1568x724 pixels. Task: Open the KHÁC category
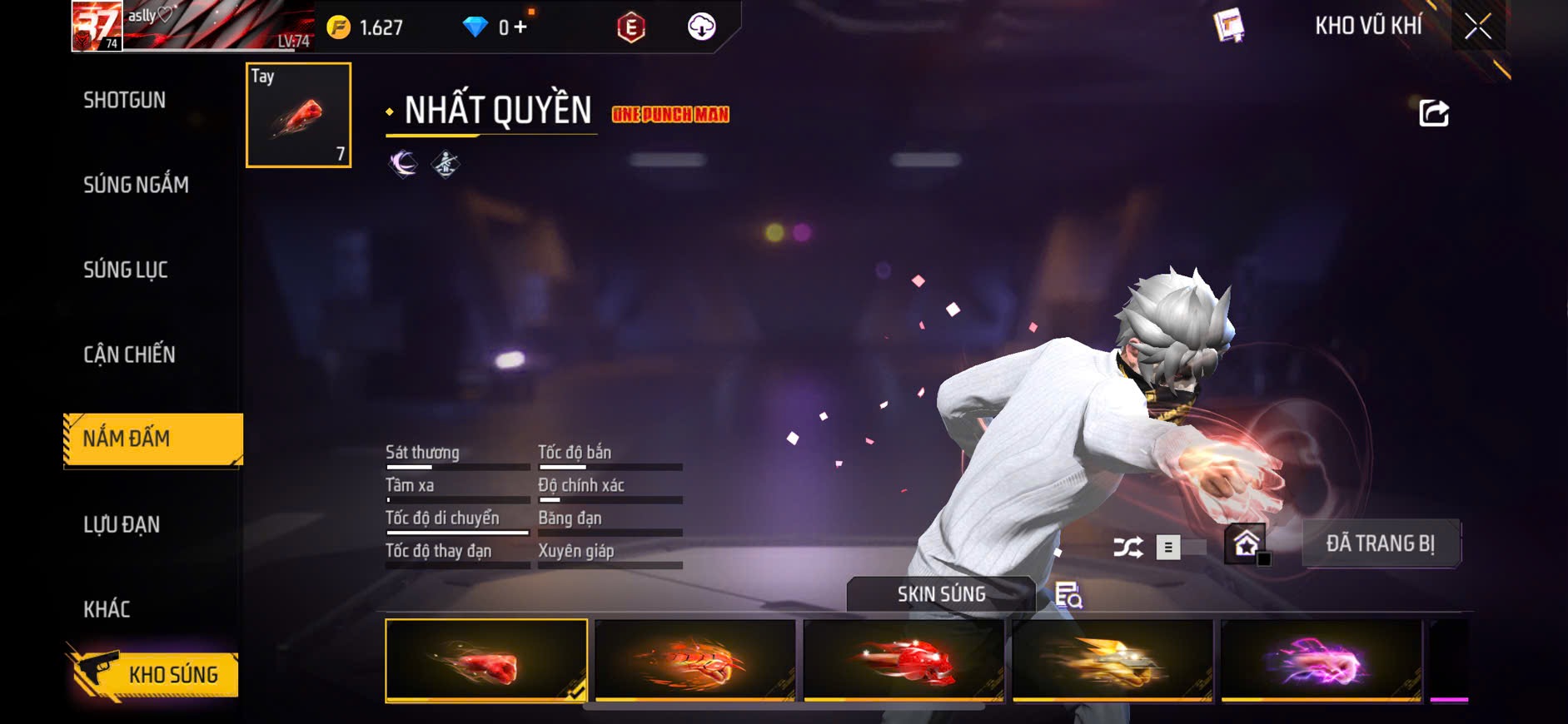107,609
